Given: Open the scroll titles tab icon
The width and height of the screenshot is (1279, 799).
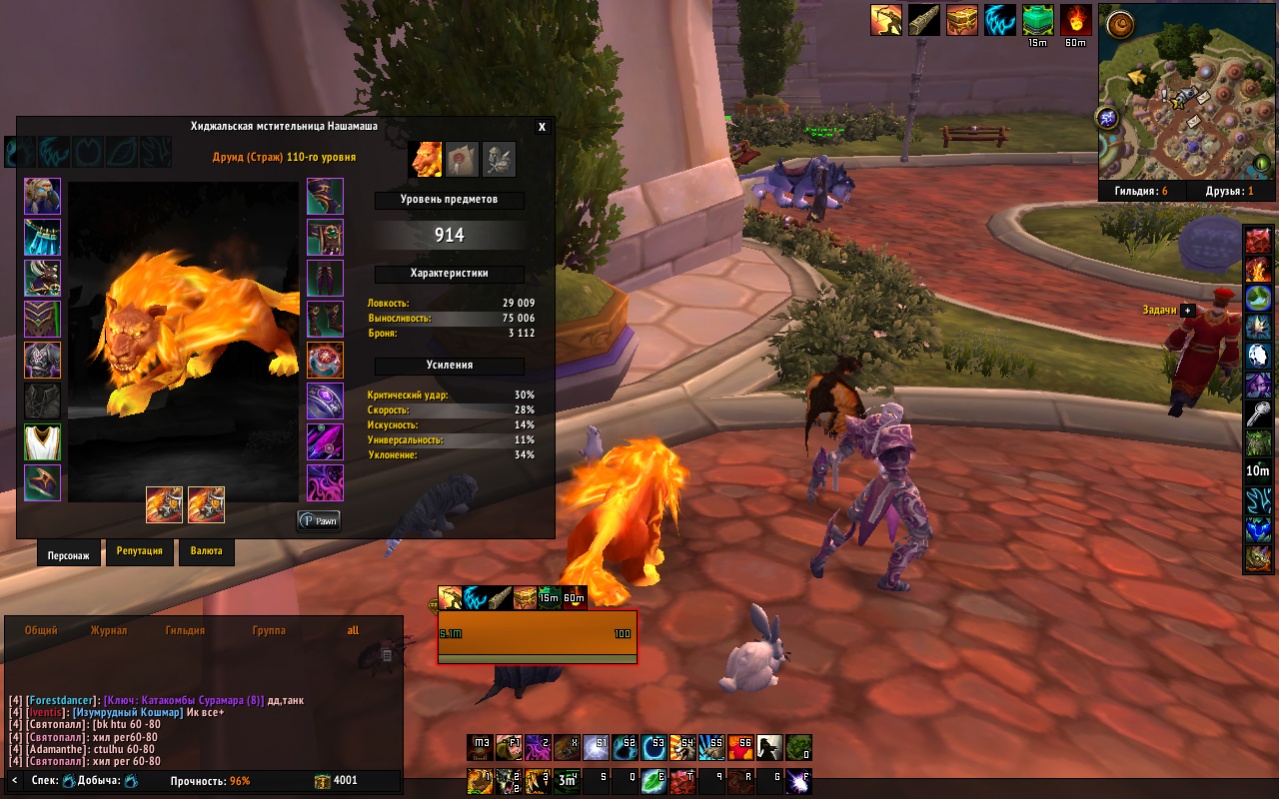Looking at the screenshot, I should click(x=460, y=157).
